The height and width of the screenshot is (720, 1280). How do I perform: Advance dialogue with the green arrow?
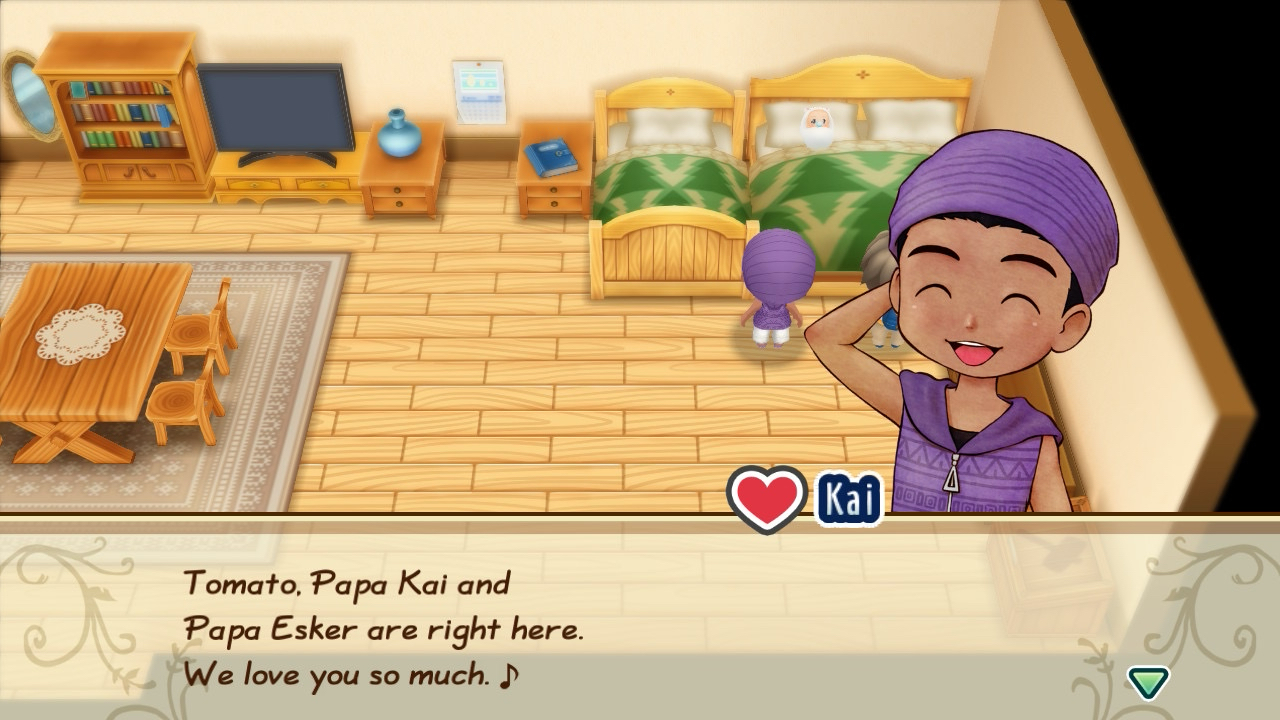(x=1148, y=682)
